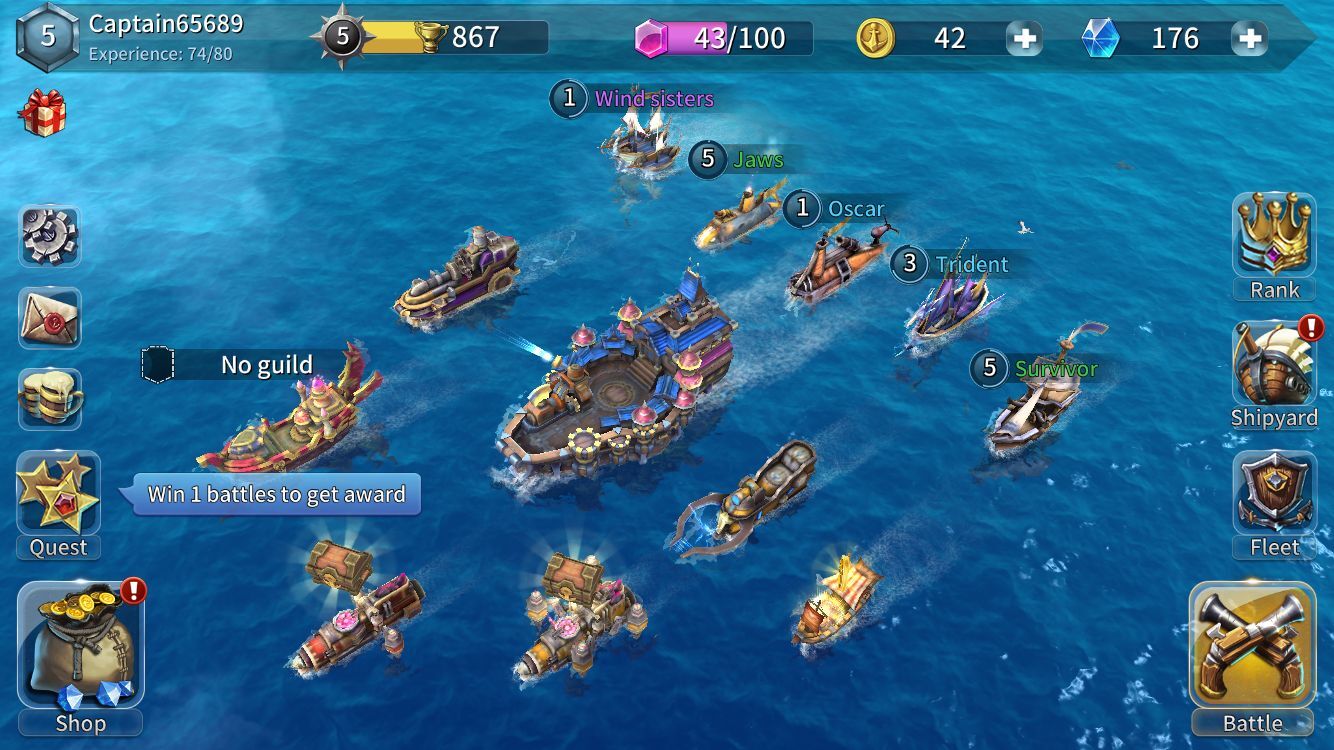
Task: Click the 'Win 1 battles to get award' tip
Action: click(276, 494)
